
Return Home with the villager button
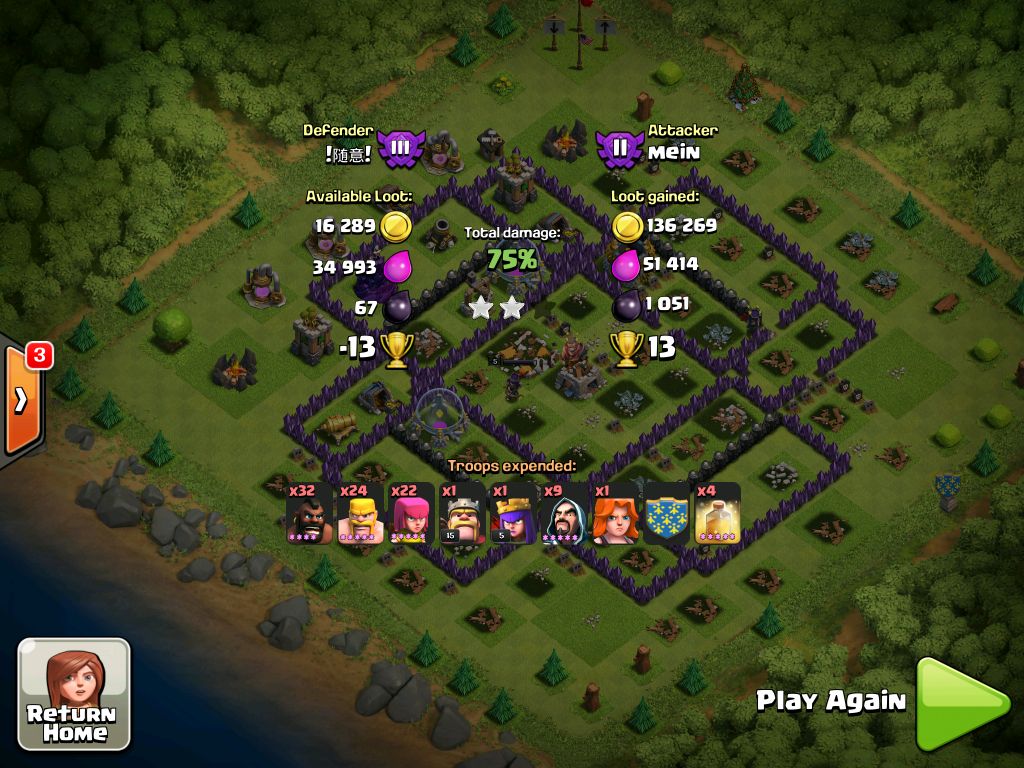click(x=74, y=694)
